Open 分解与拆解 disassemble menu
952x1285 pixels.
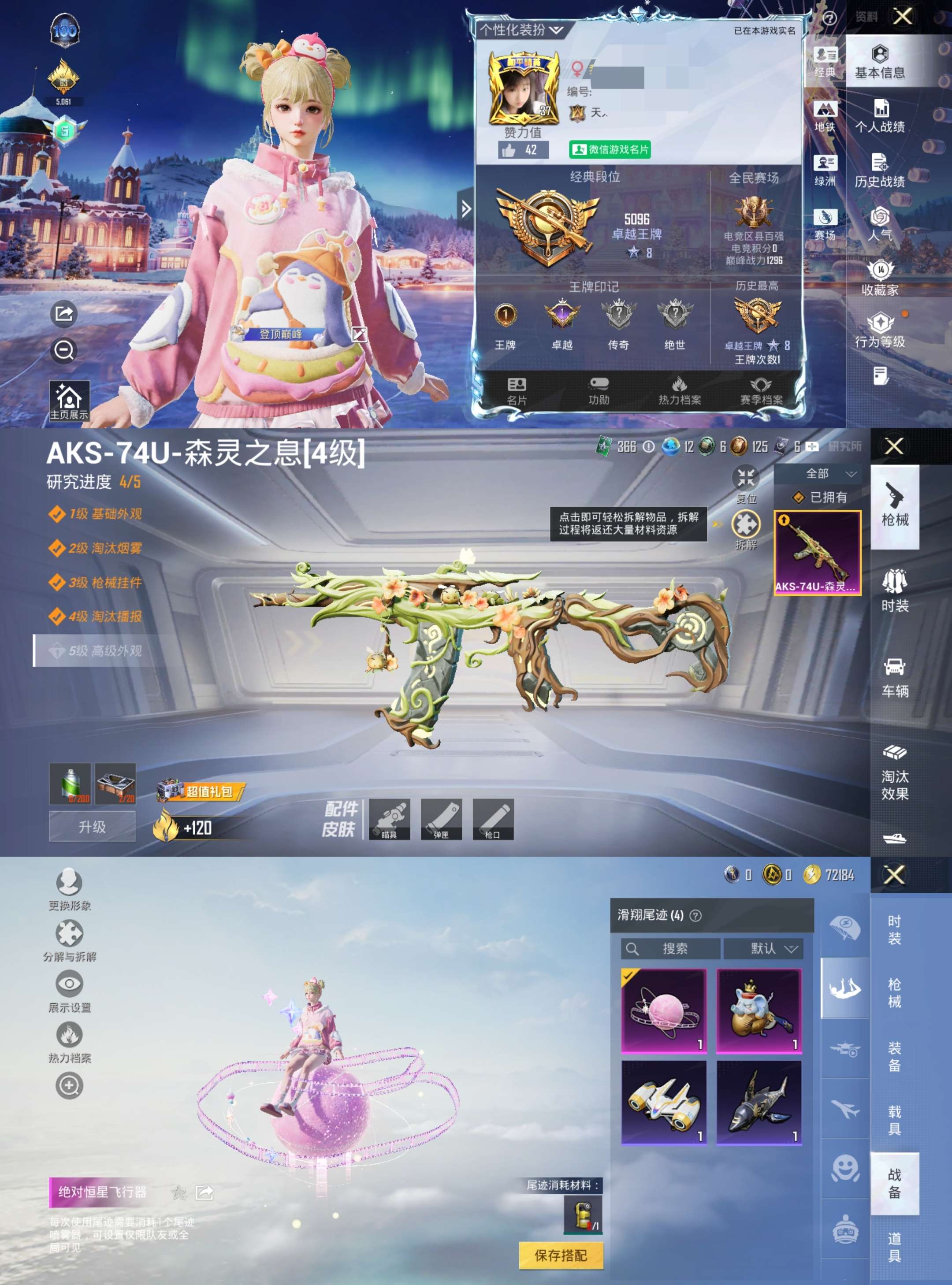click(69, 940)
